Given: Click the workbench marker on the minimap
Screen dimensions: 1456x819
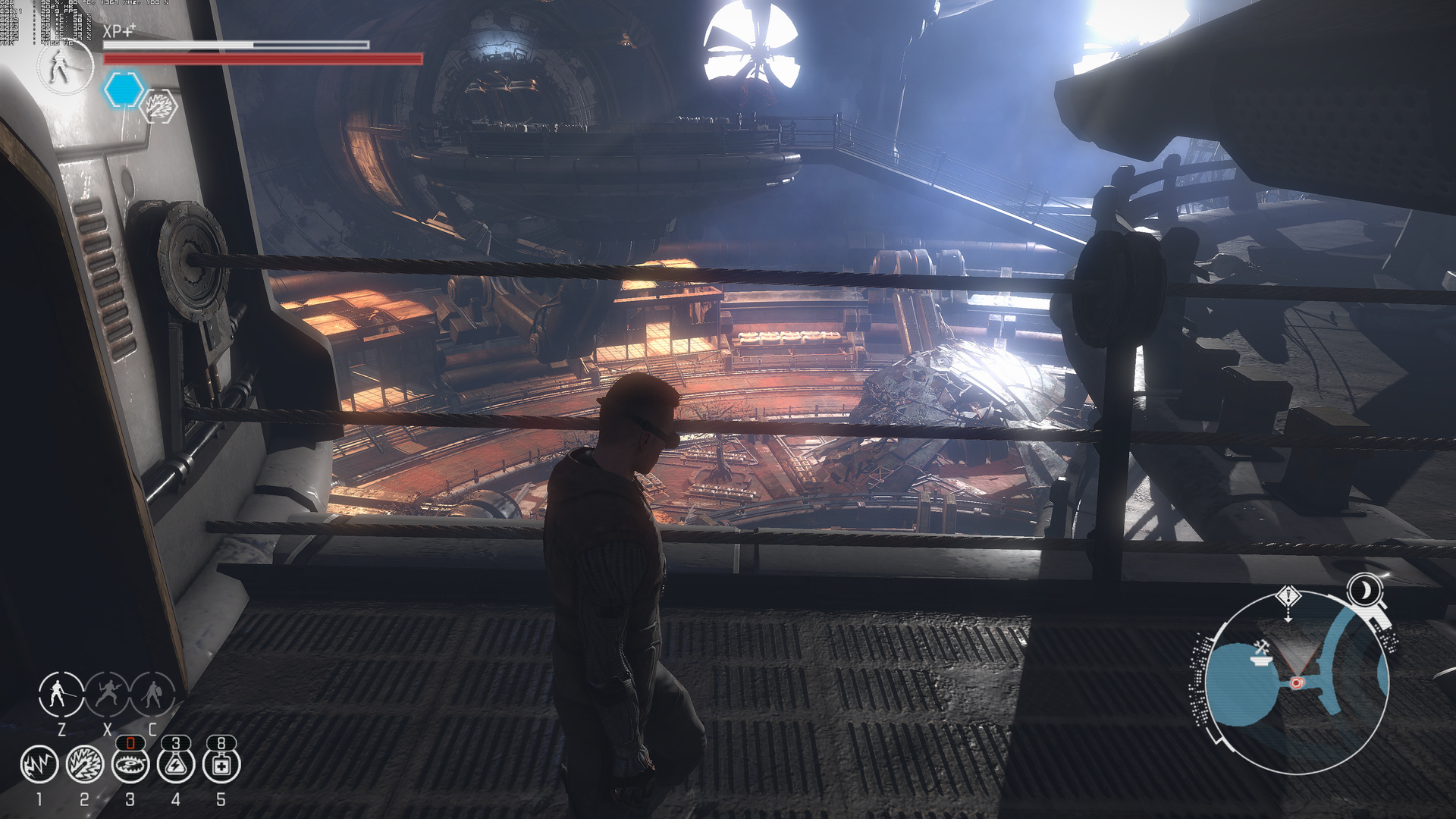Looking at the screenshot, I should pyautogui.click(x=1260, y=651).
